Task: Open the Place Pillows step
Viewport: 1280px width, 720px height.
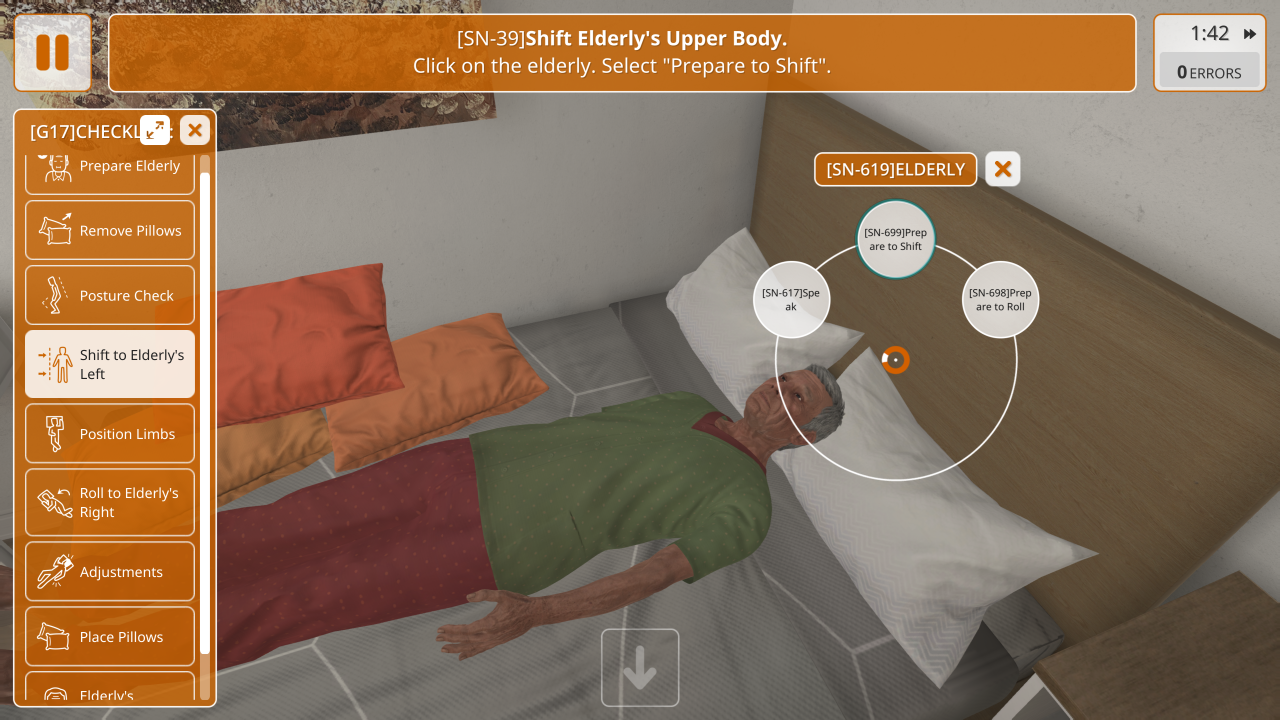Action: (110, 636)
